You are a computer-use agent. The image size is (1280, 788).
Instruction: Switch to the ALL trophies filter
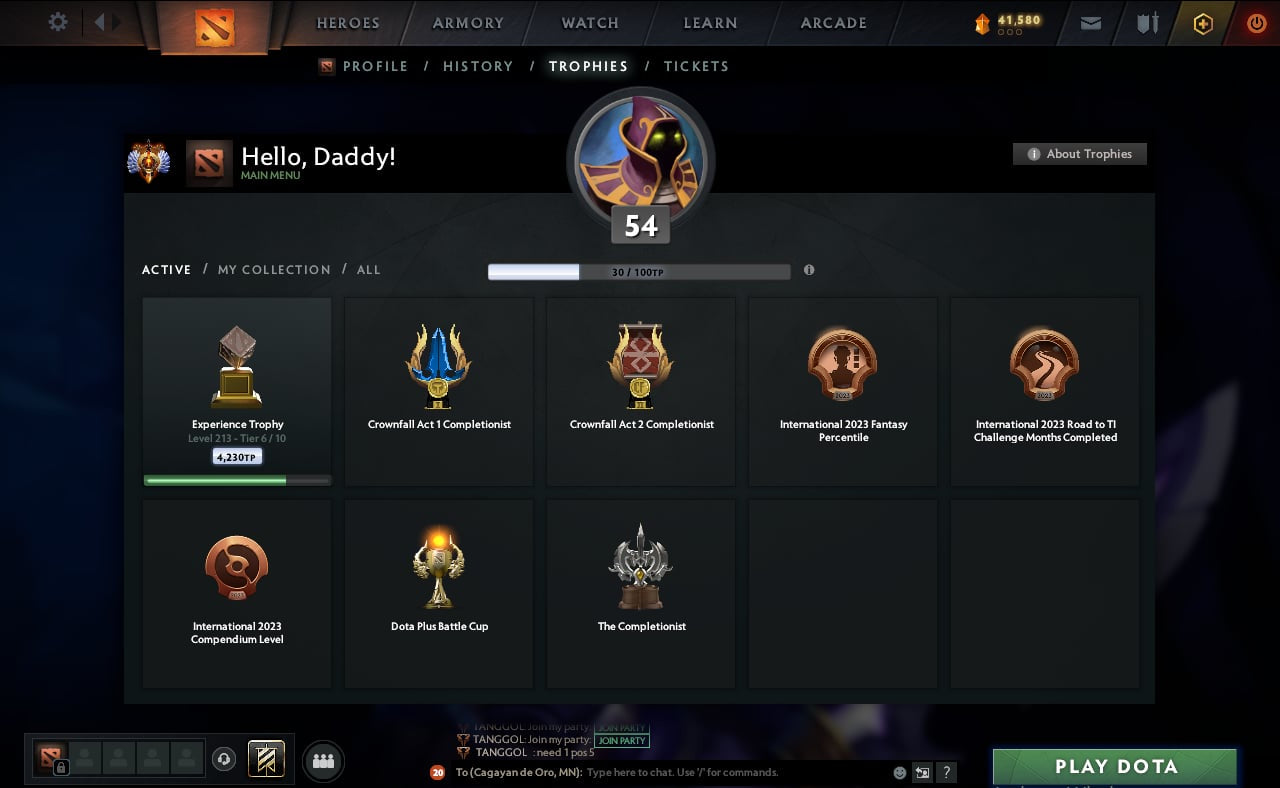click(x=369, y=269)
